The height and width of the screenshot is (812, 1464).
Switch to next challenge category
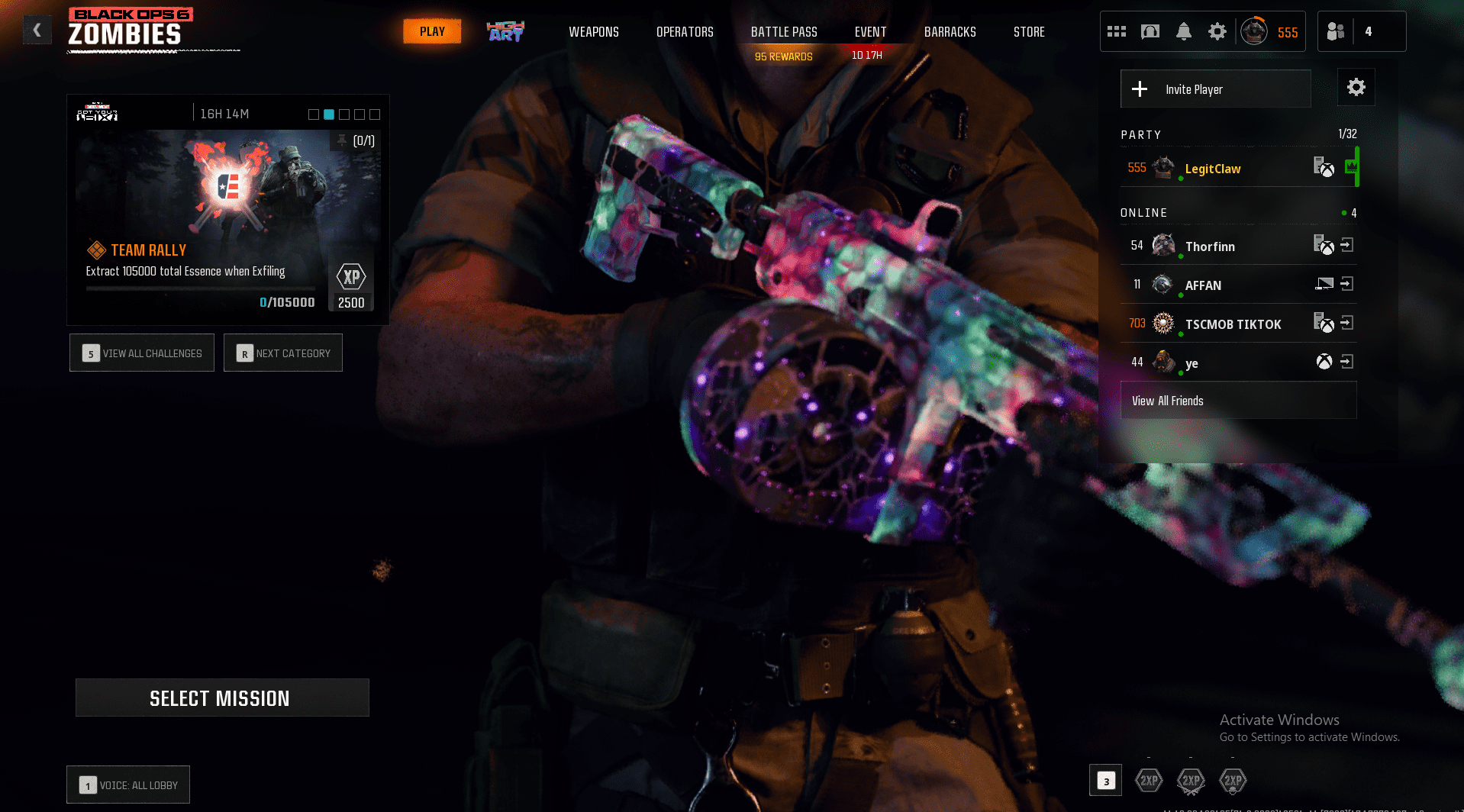click(x=283, y=353)
